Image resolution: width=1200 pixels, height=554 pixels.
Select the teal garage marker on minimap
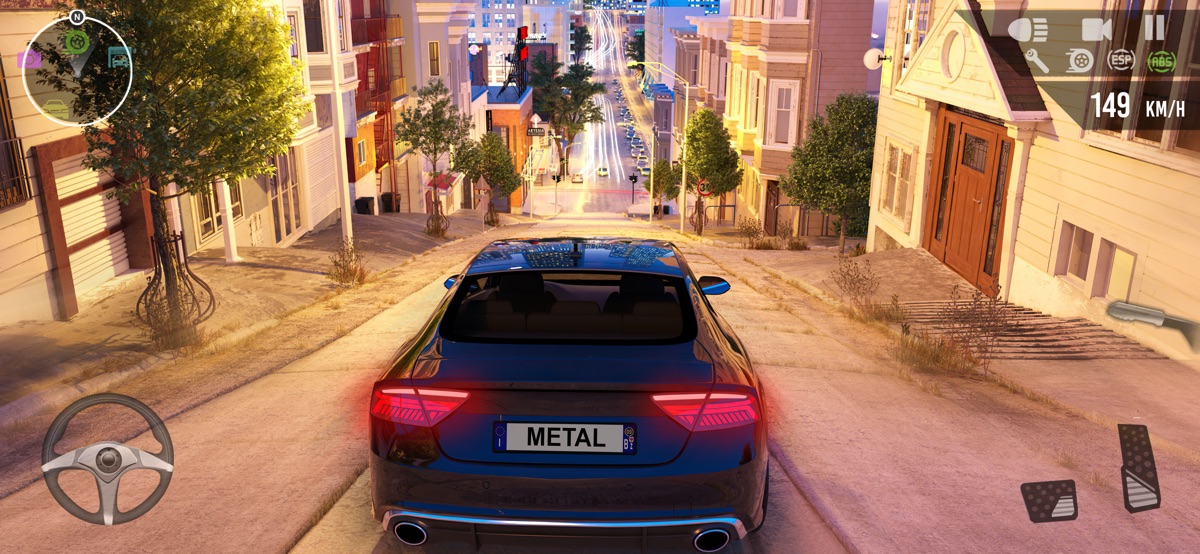119,58
